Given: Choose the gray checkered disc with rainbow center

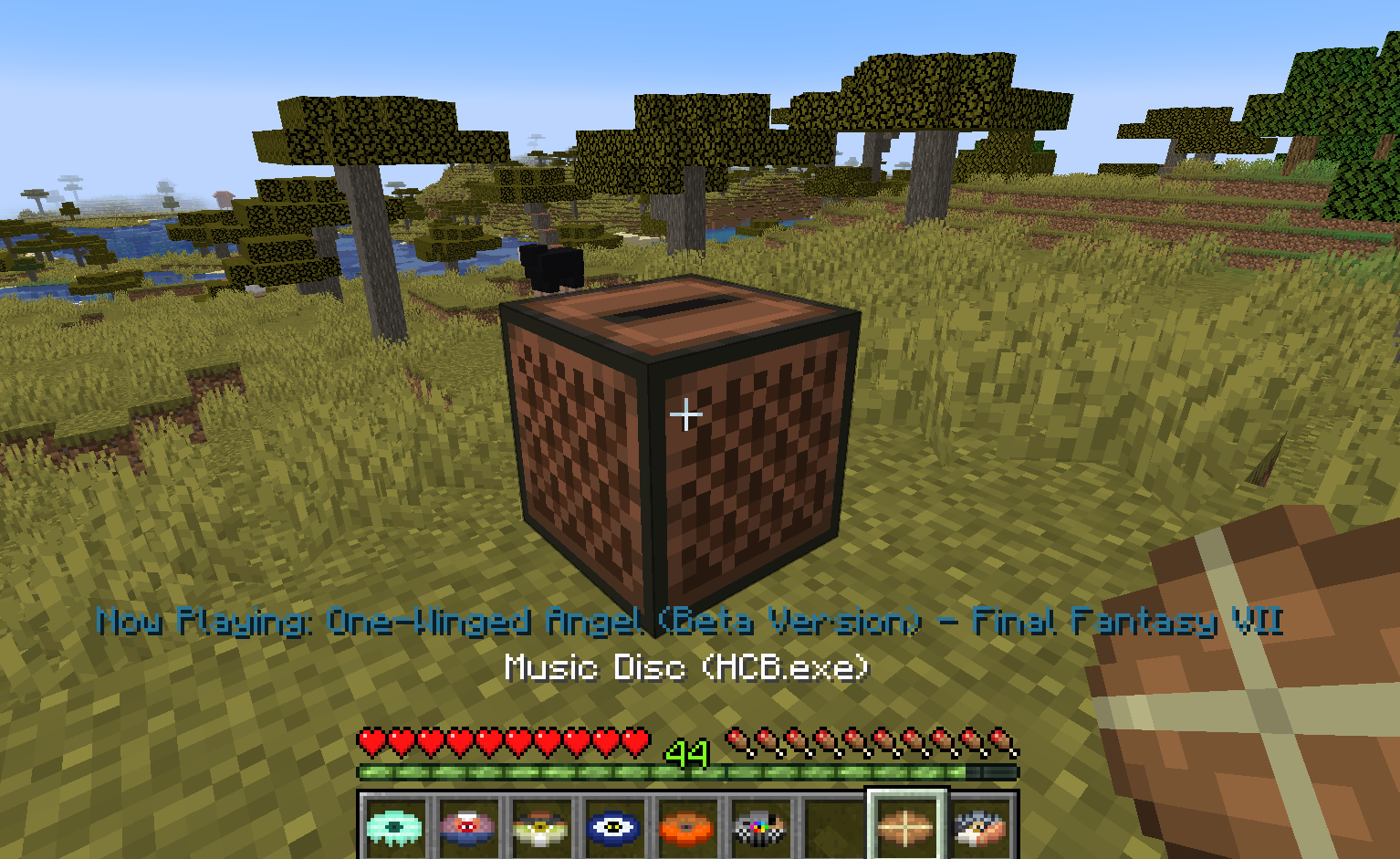Looking at the screenshot, I should (x=759, y=827).
